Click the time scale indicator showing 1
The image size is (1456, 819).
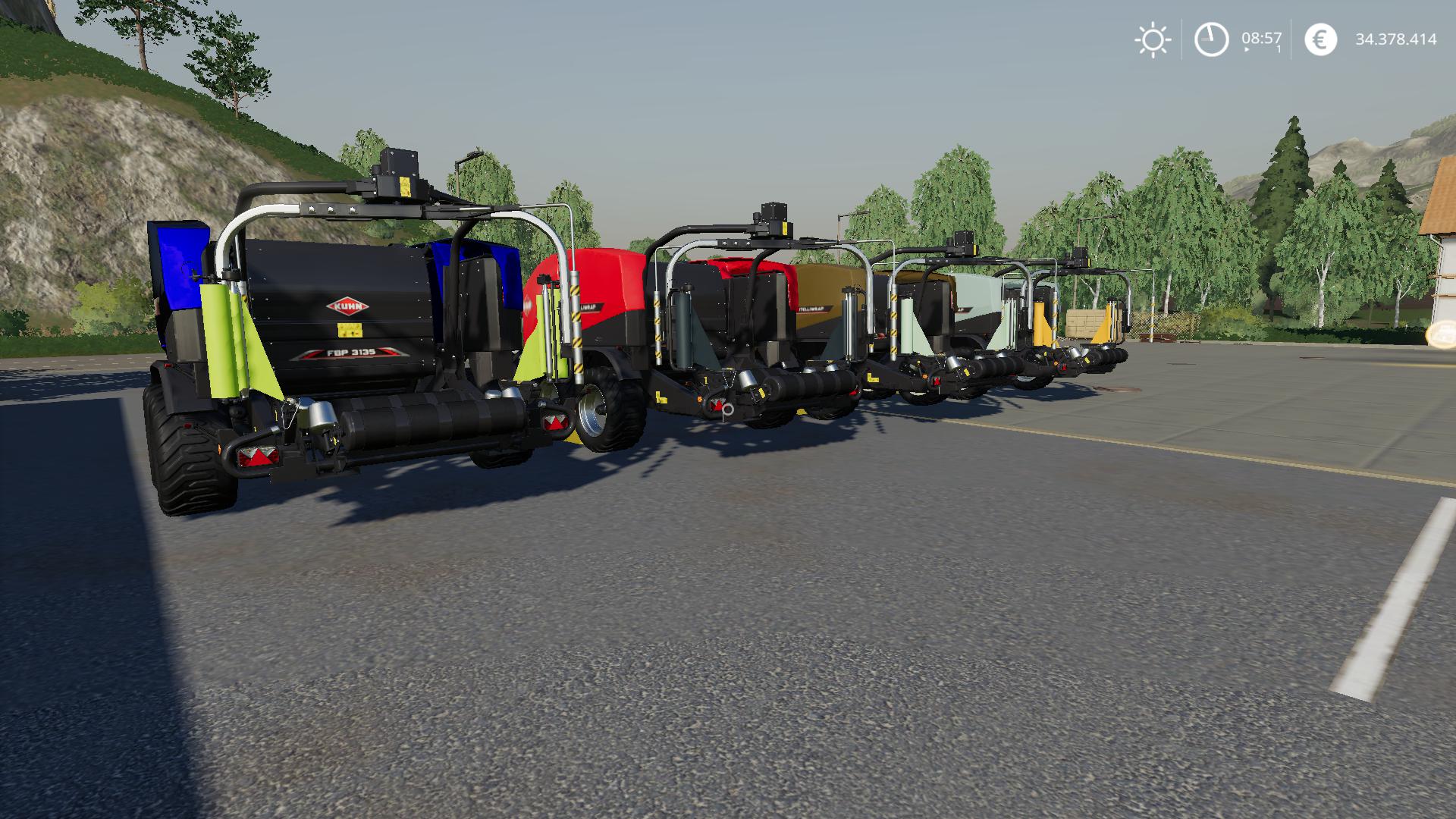1277,51
